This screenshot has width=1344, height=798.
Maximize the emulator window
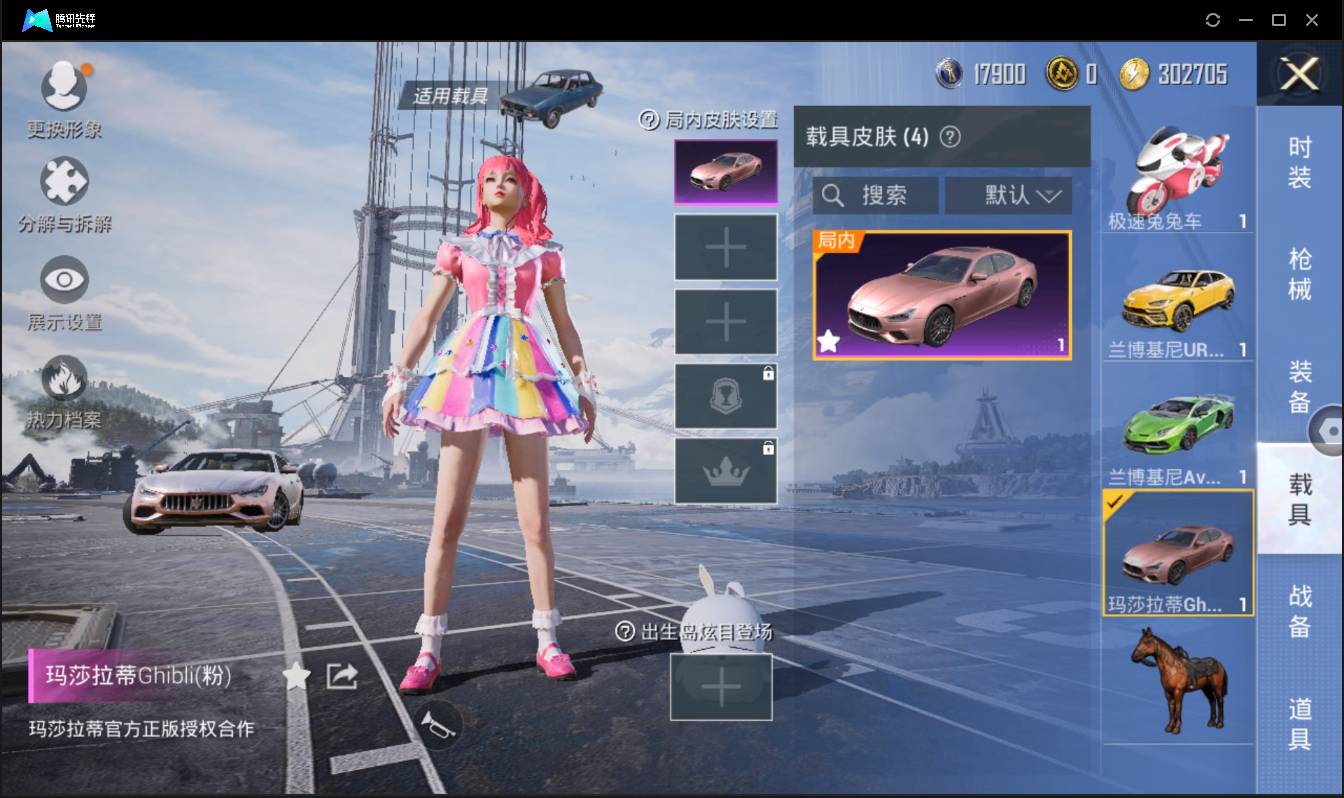pyautogui.click(x=1278, y=20)
